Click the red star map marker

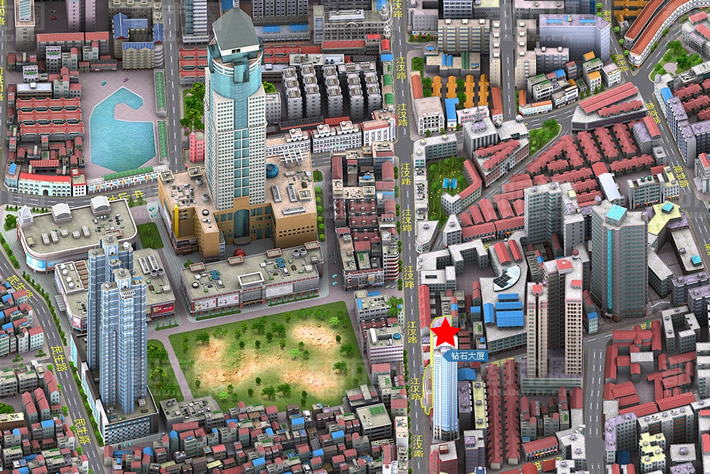point(445,332)
